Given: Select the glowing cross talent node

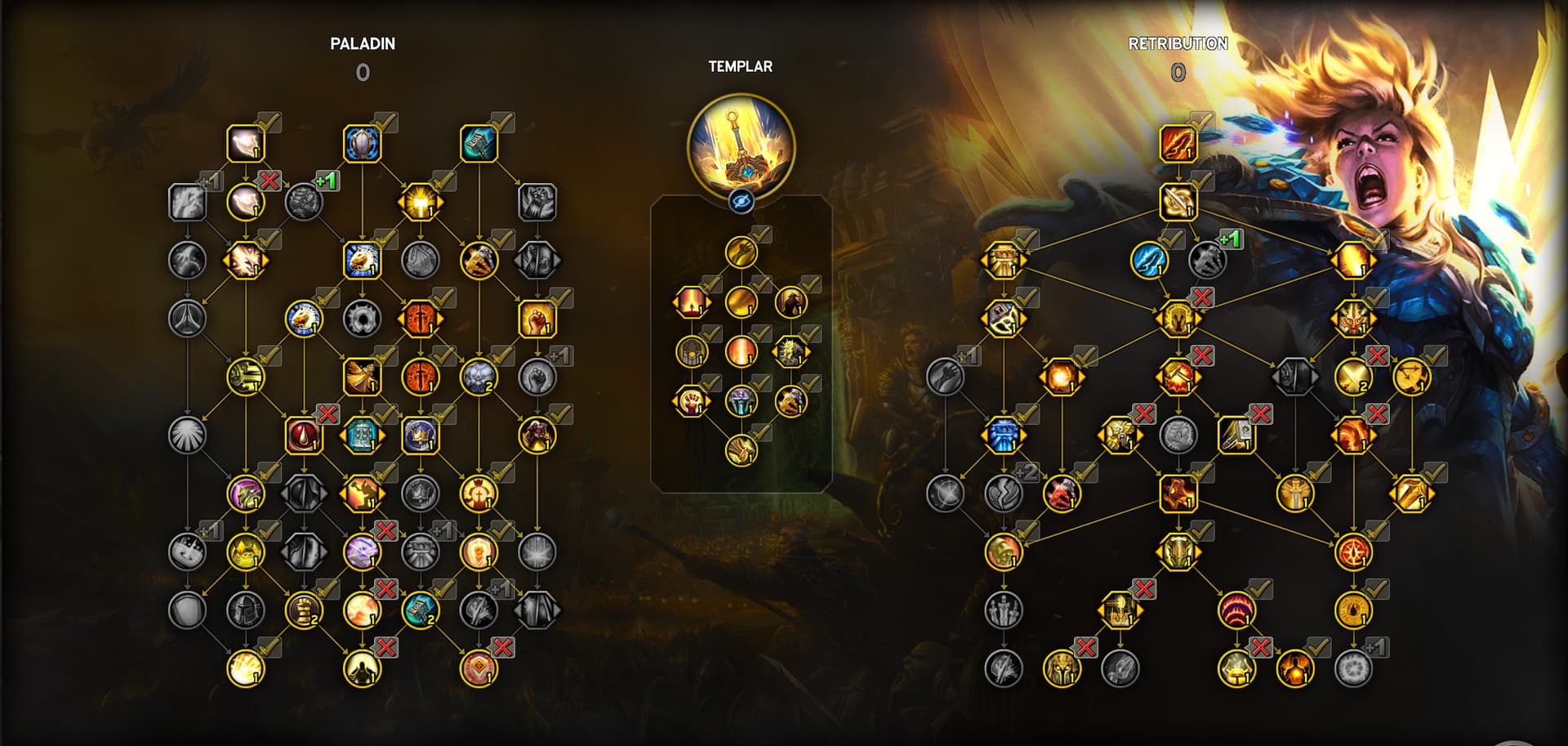Looking at the screenshot, I should (x=420, y=202).
